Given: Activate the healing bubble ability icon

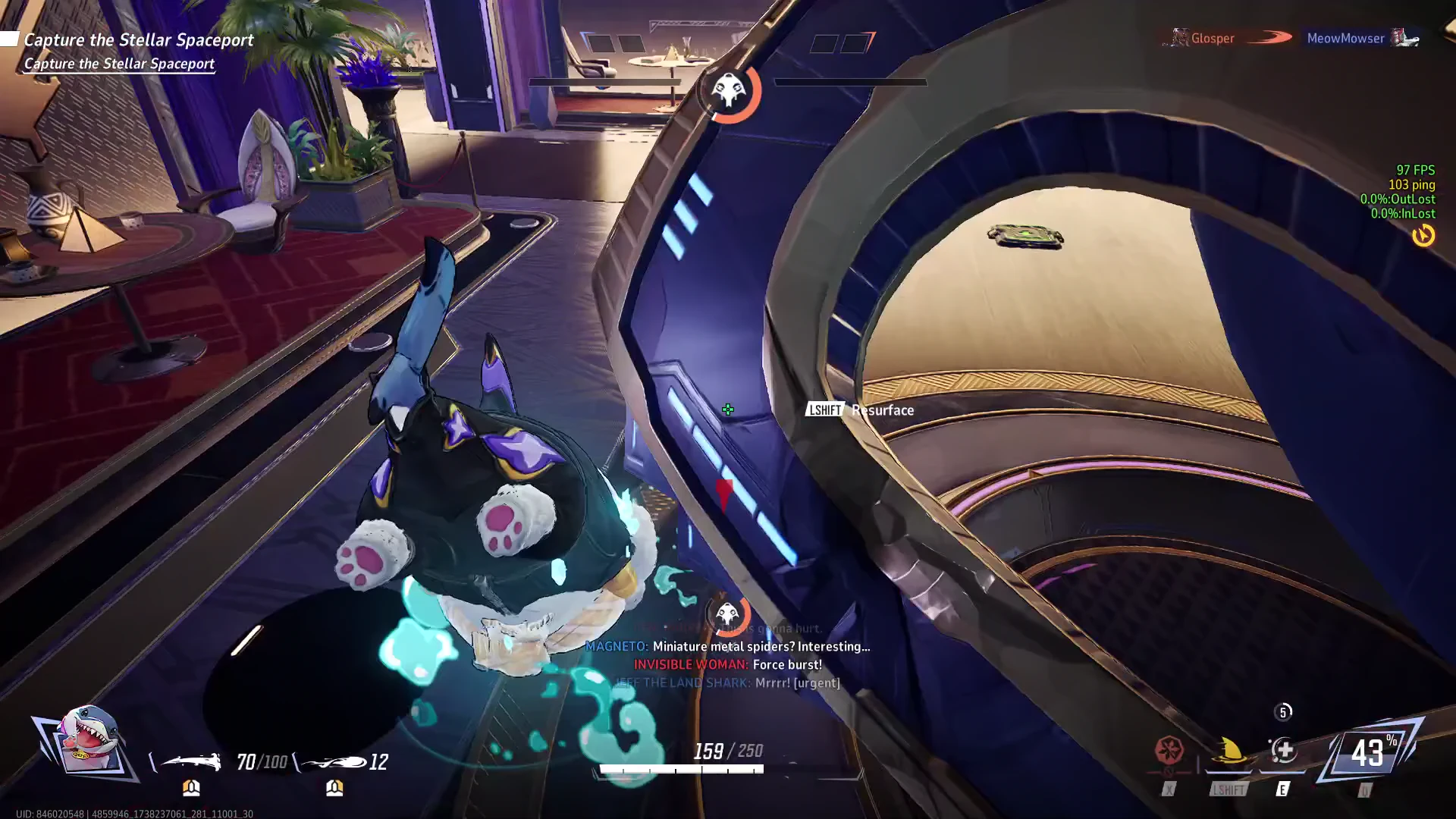Looking at the screenshot, I should (x=1283, y=752).
